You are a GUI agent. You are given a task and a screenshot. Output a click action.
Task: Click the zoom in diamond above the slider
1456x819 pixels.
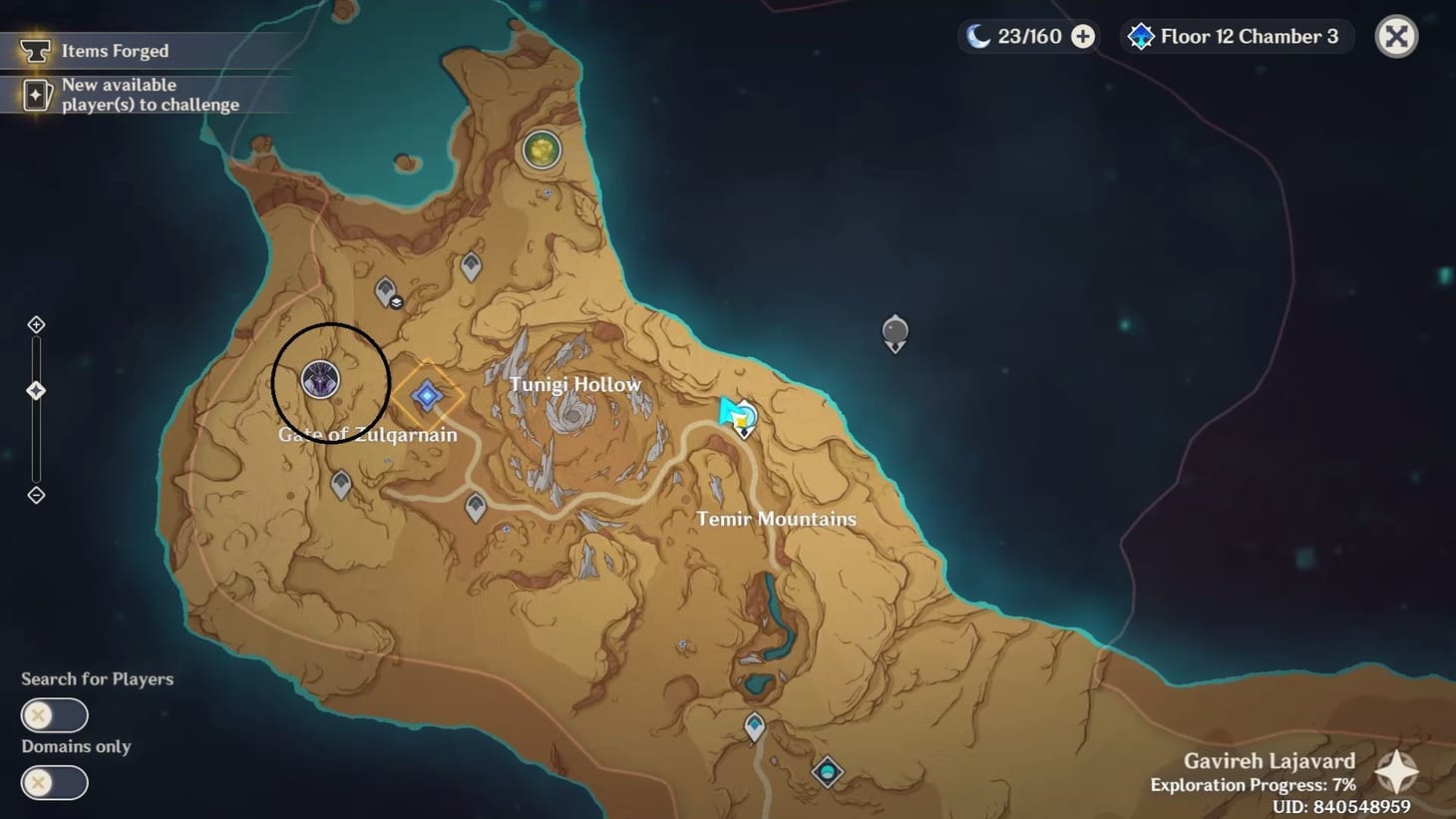(x=36, y=323)
